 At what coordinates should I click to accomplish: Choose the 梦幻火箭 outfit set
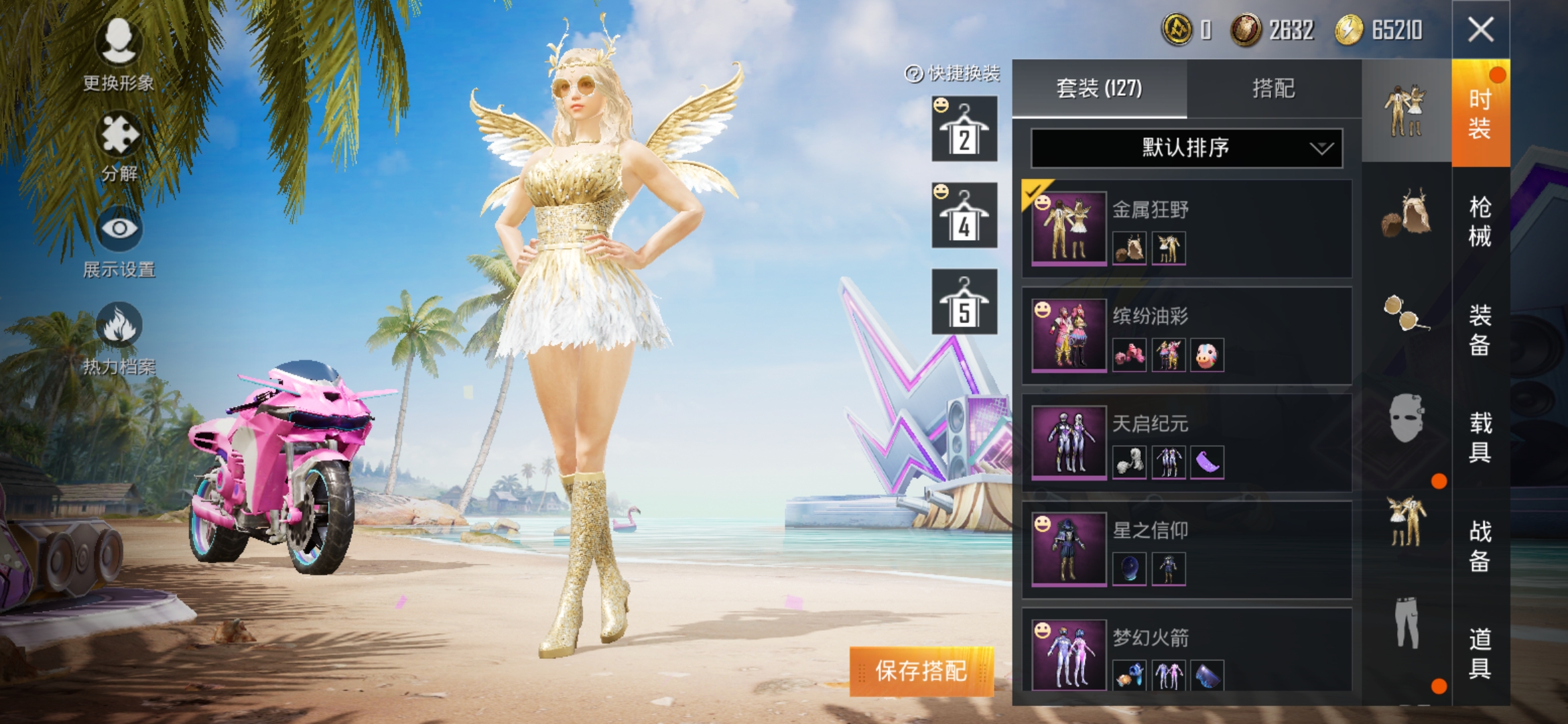click(1186, 651)
